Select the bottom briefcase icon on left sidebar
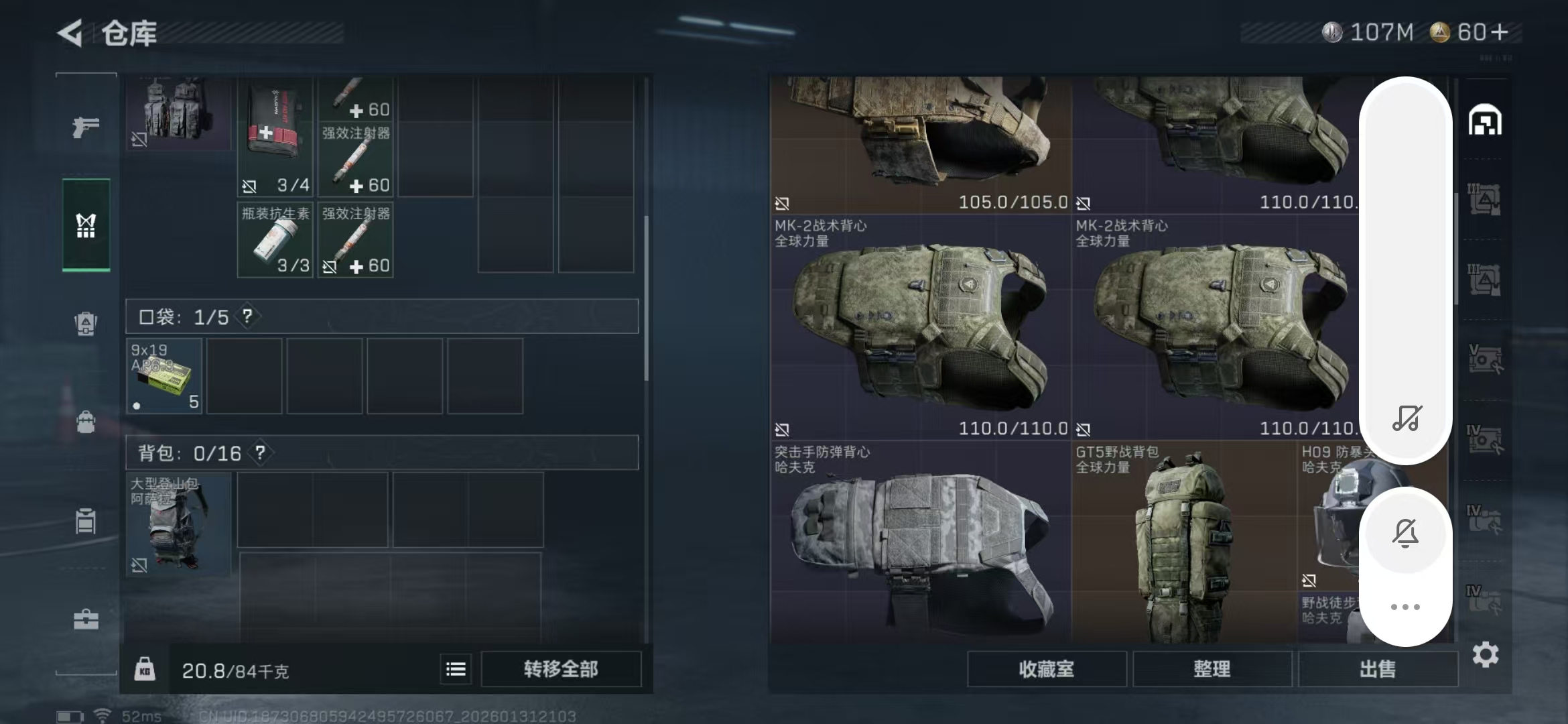Viewport: 1568px width, 724px height. pyautogui.click(x=86, y=620)
